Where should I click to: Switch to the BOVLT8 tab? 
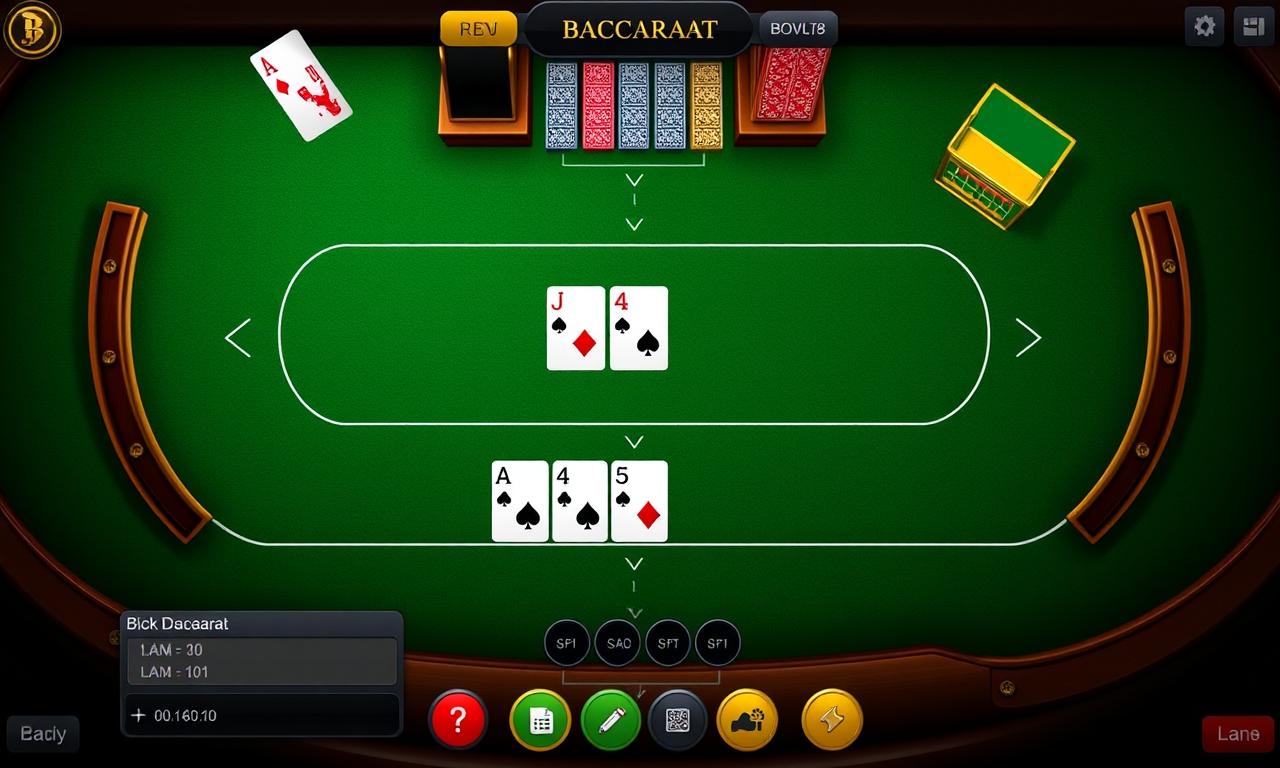click(x=798, y=29)
